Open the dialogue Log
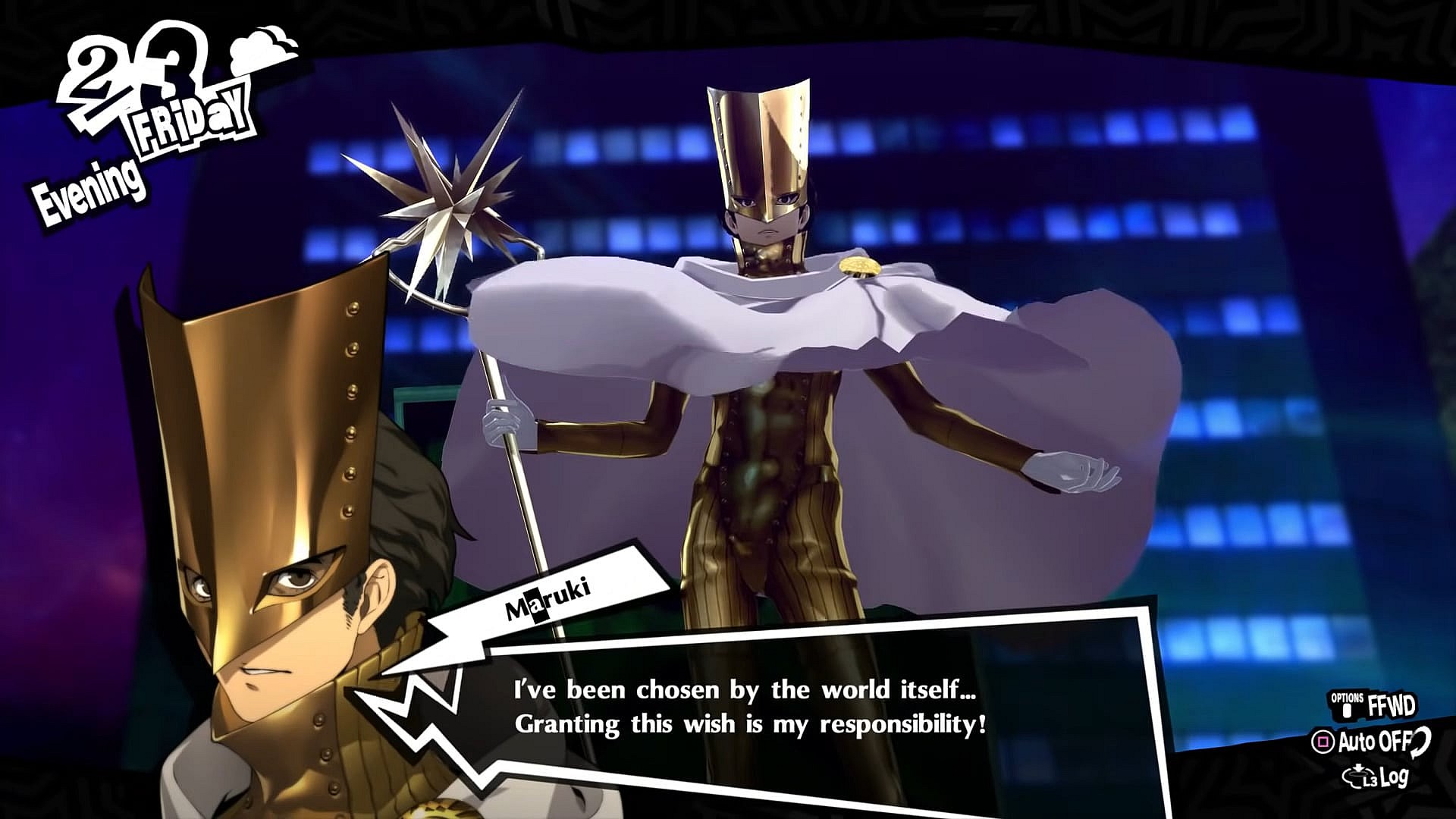The width and height of the screenshot is (1456, 819). pyautogui.click(x=1377, y=777)
